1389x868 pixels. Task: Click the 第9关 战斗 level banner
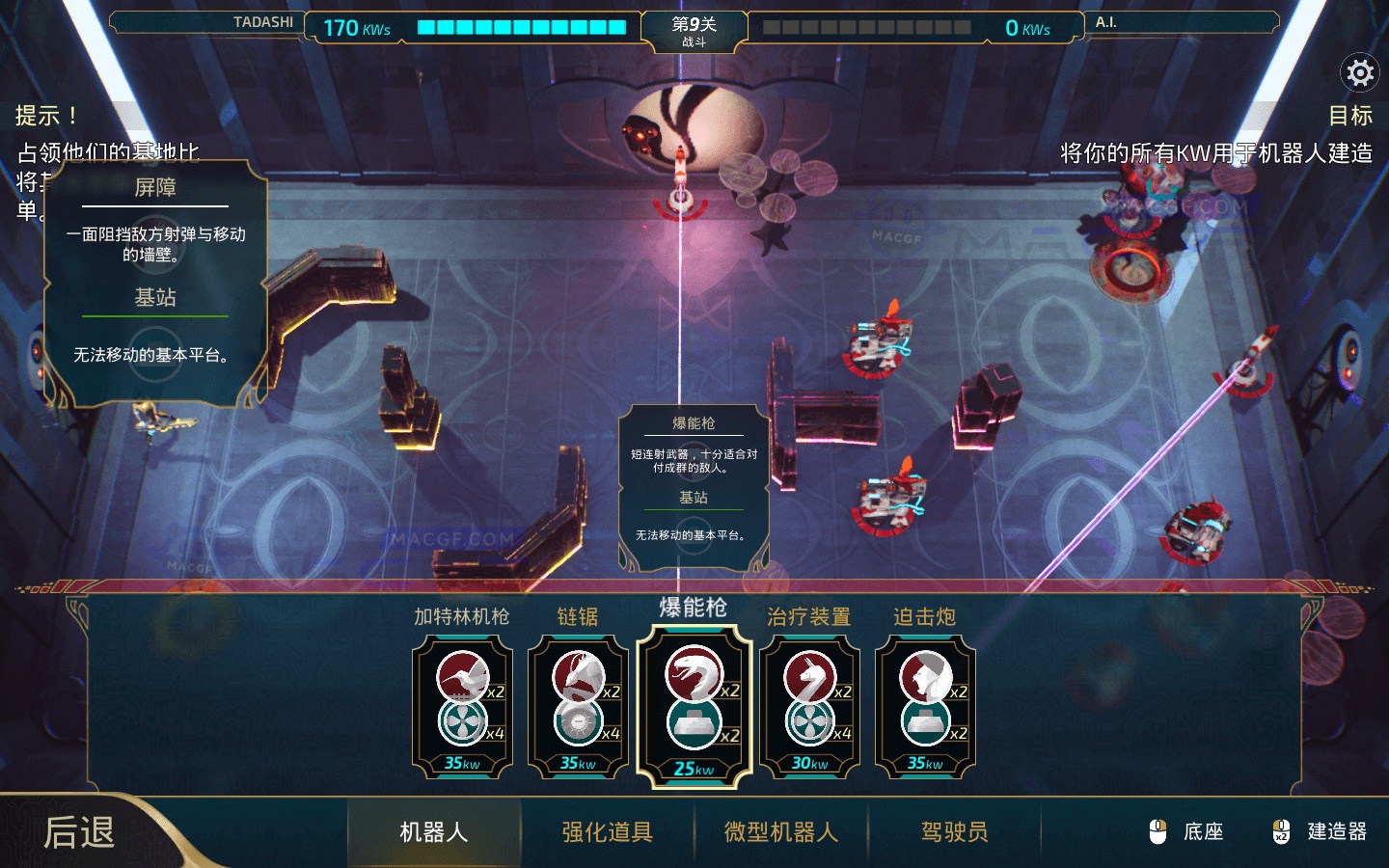[x=694, y=29]
